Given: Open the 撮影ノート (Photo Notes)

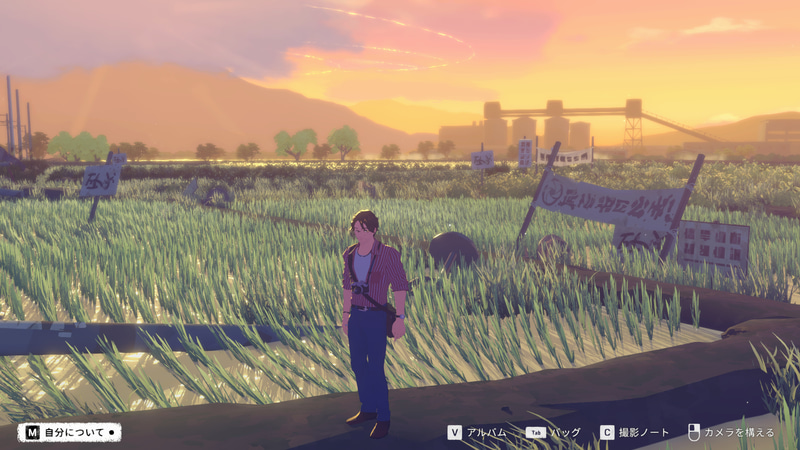Looking at the screenshot, I should (x=634, y=433).
